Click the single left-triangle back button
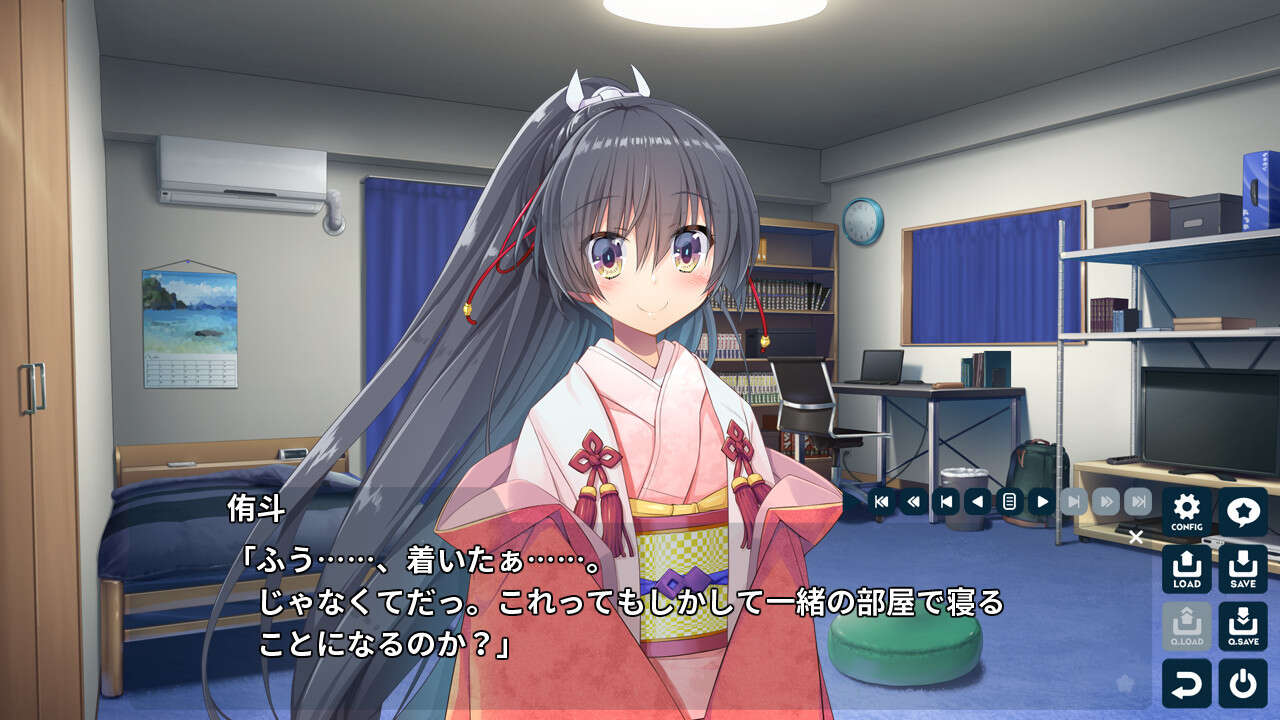 point(977,501)
